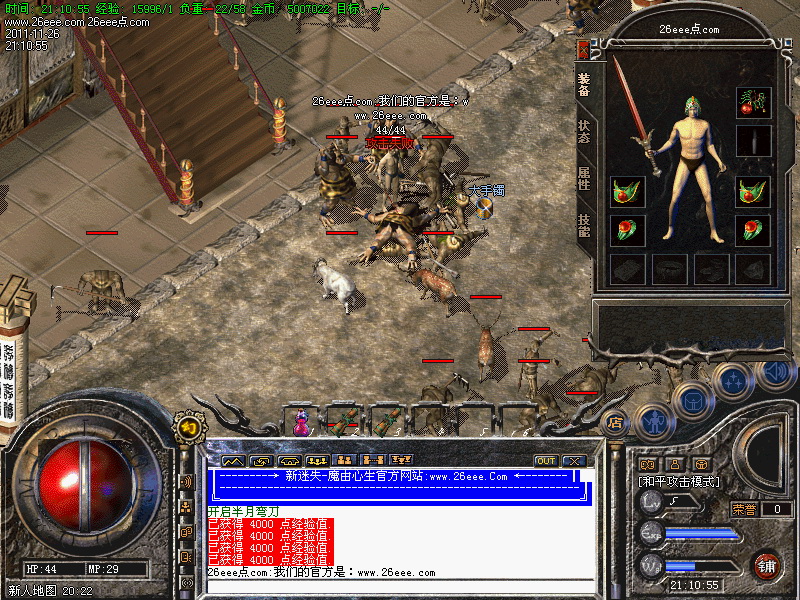800x600 pixels.
Task: Open the 店 shop button
Action: [615, 422]
